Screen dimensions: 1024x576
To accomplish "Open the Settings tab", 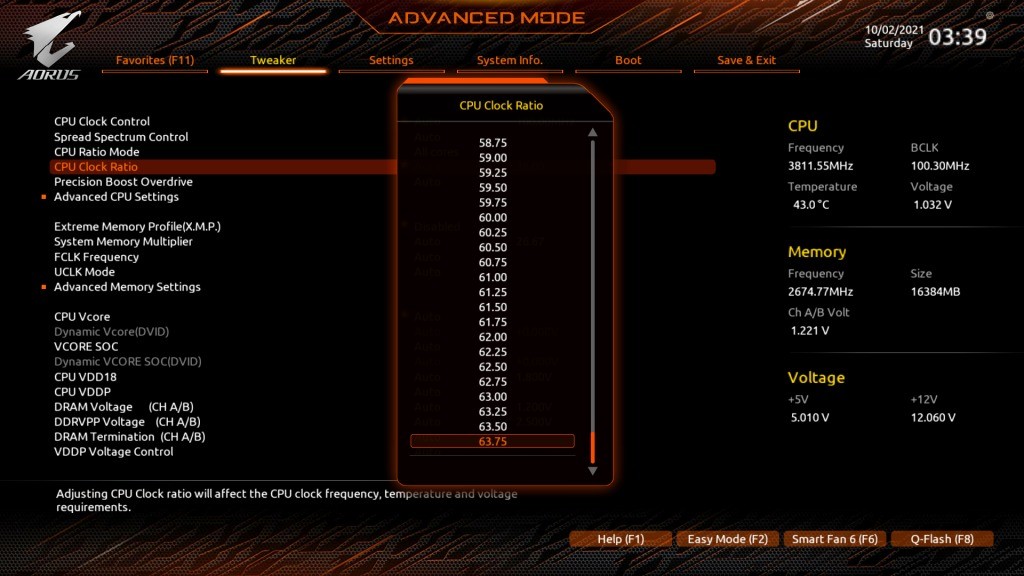I will coord(391,60).
